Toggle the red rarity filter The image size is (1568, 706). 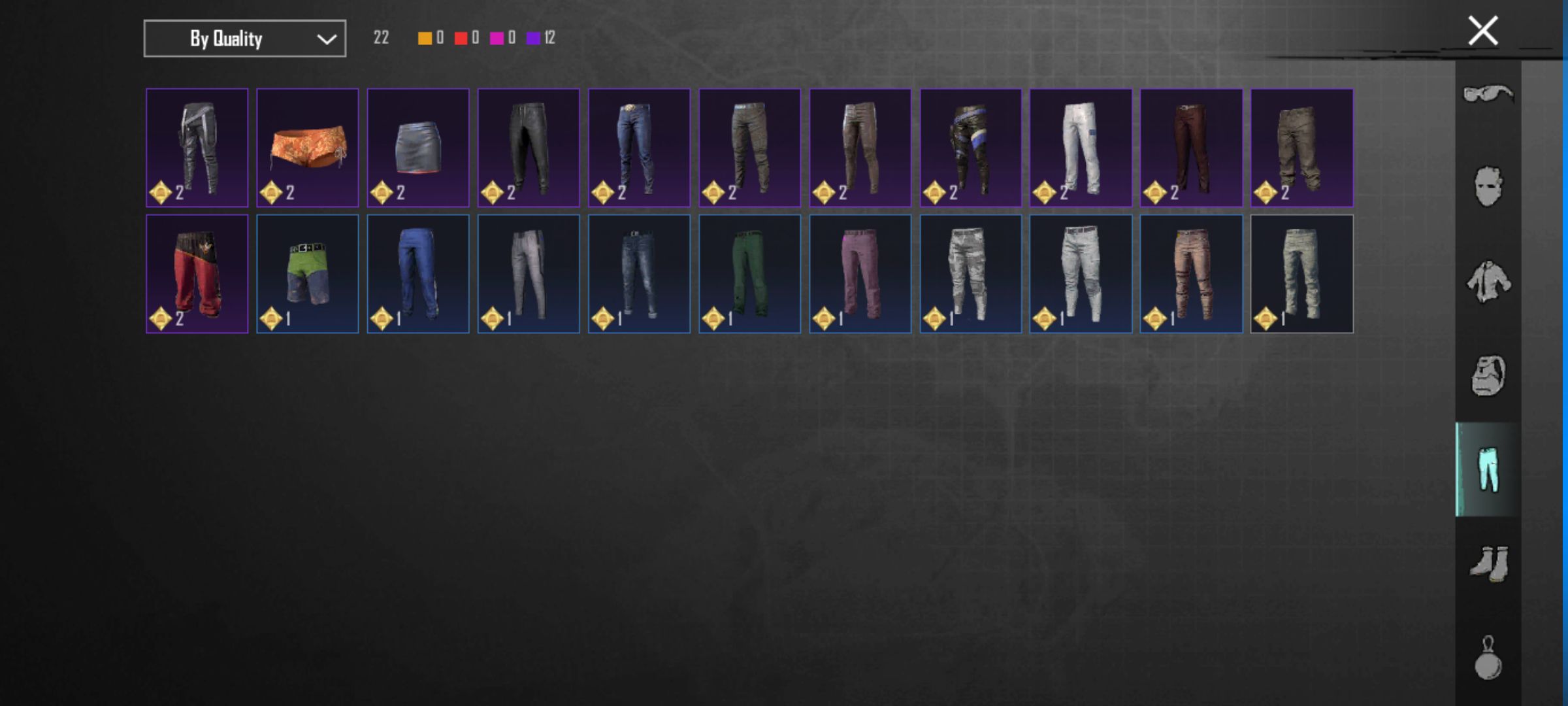pyautogui.click(x=463, y=39)
